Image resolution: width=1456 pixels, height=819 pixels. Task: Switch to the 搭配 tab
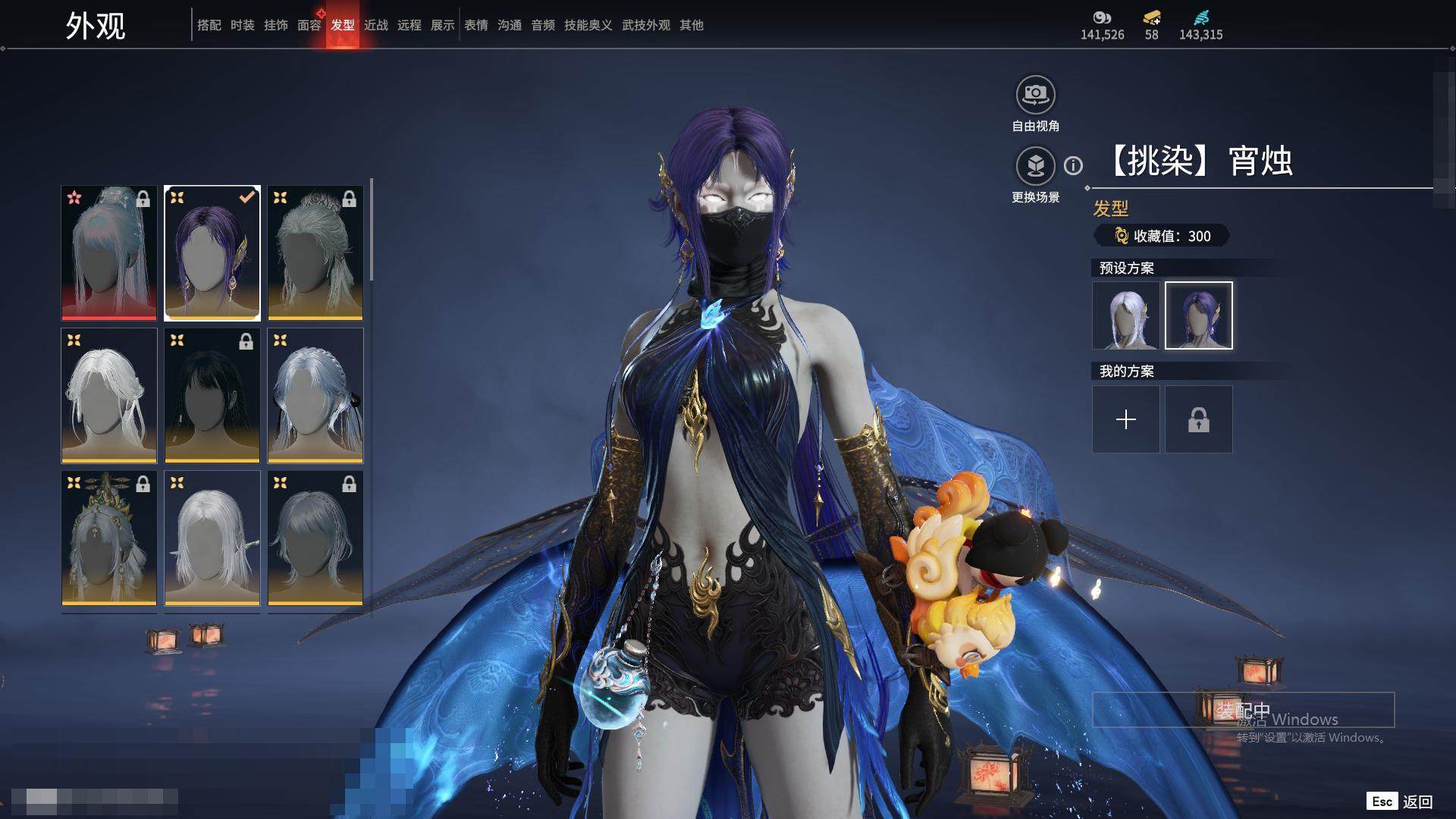pos(209,25)
